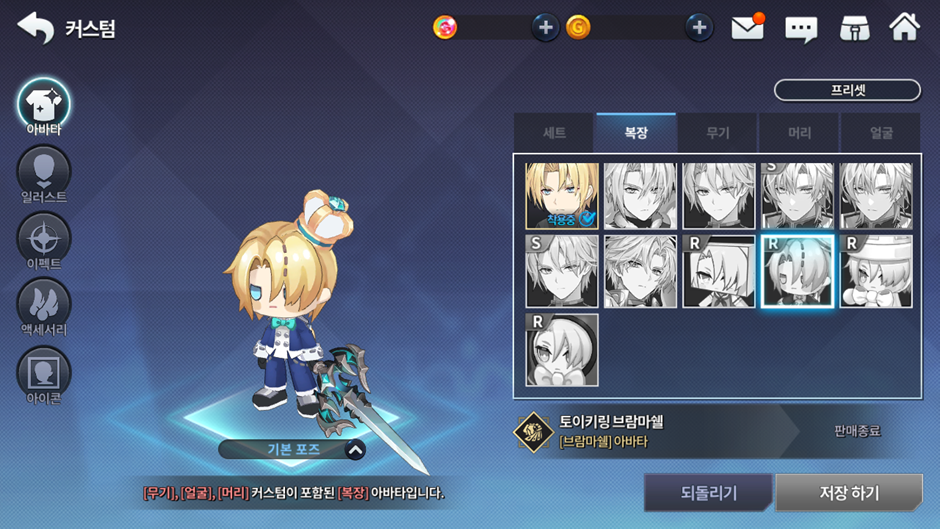Switch to the 무기 weapon tab
940x529 pixels.
(717, 133)
